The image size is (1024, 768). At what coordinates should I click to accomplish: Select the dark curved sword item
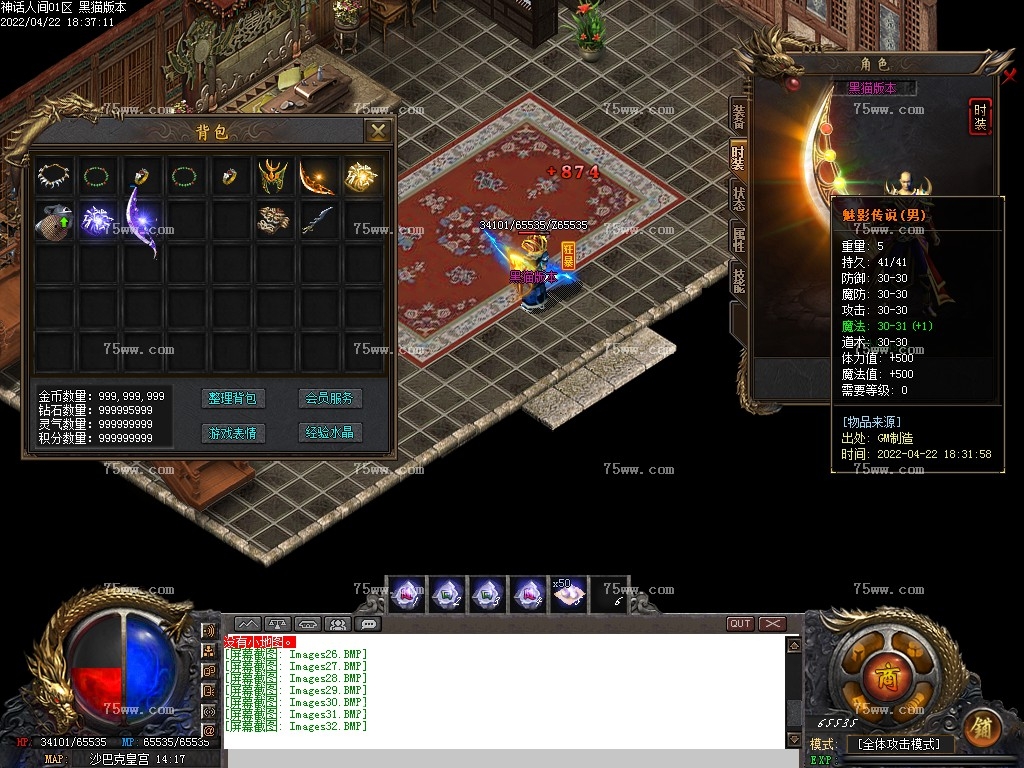click(317, 220)
